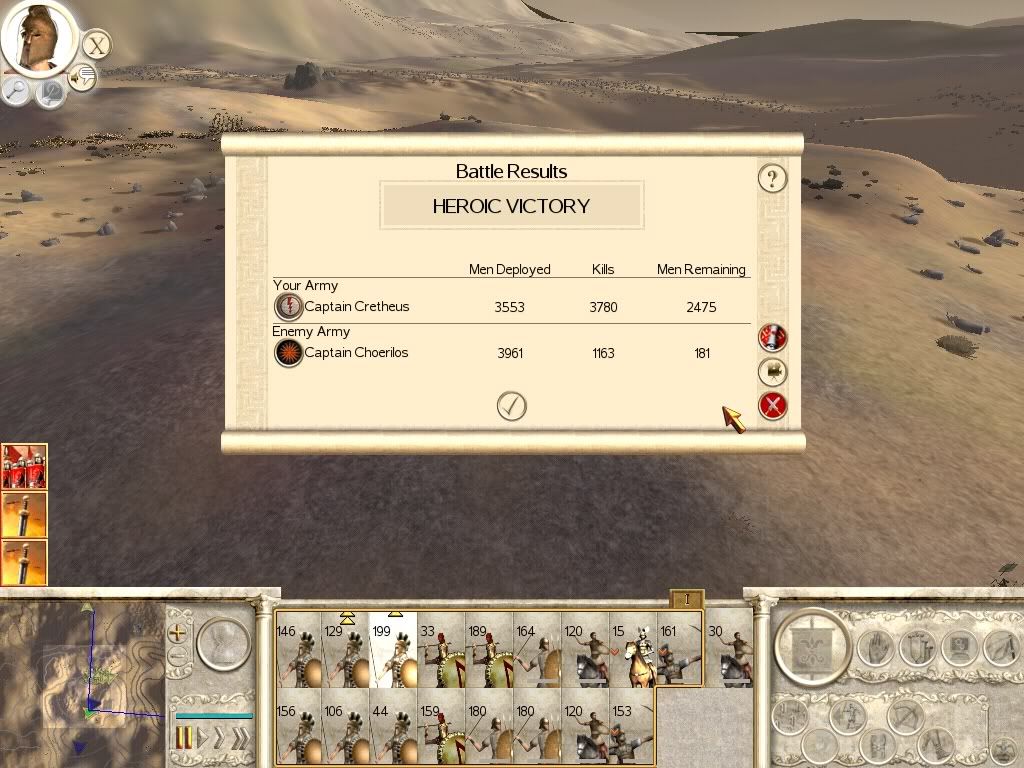
Task: Pick the unit card with 44 men
Action: point(393,726)
